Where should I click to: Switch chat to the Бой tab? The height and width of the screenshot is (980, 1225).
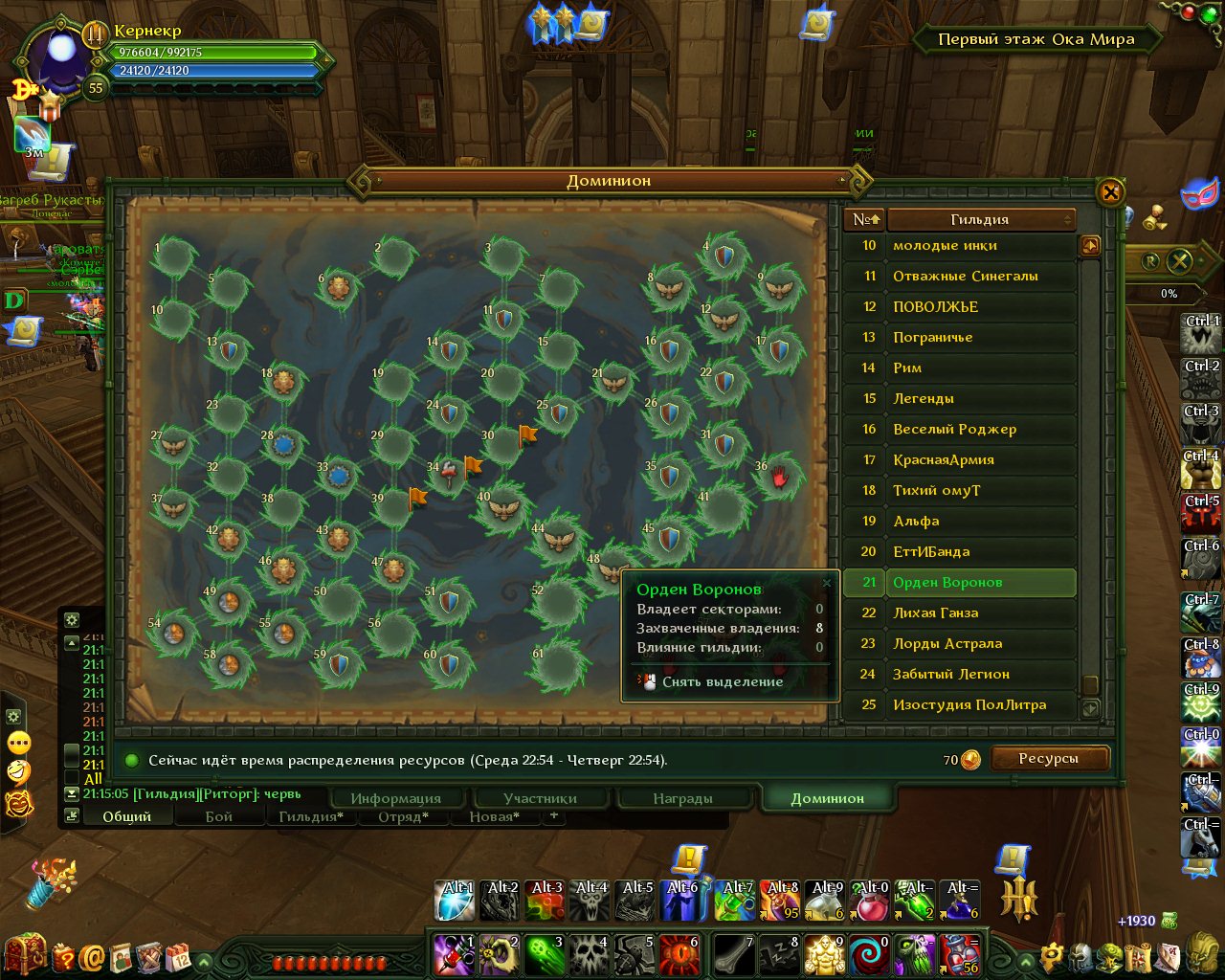[x=219, y=816]
